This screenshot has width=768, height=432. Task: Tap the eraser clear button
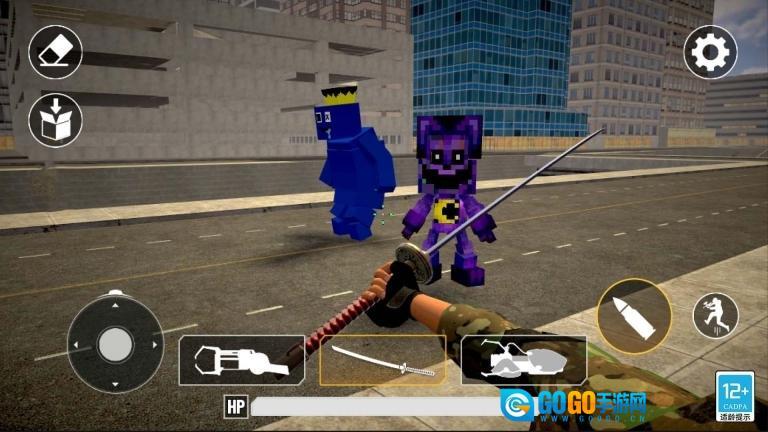[x=55, y=52]
